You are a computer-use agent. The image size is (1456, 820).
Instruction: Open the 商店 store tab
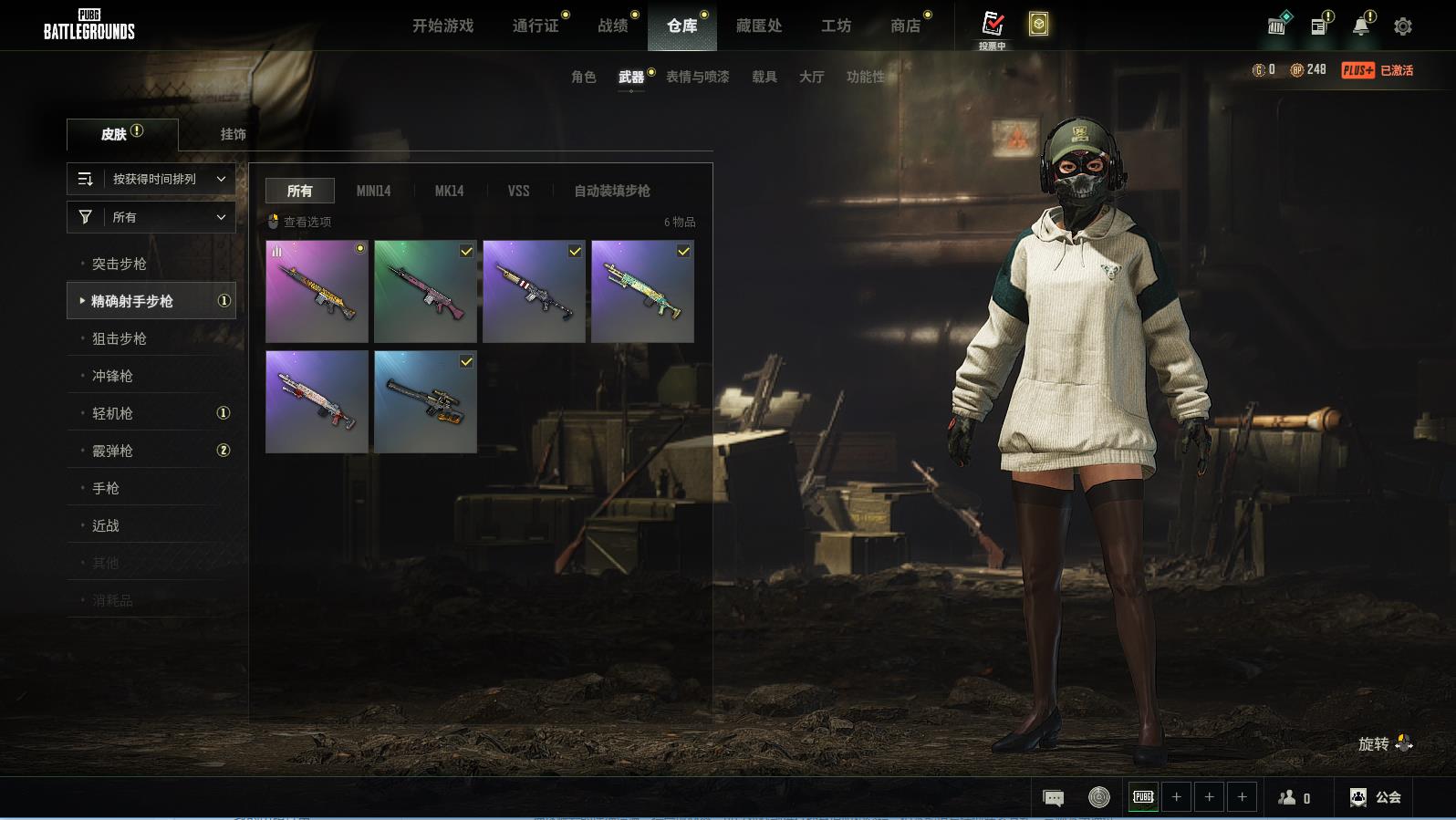905,26
